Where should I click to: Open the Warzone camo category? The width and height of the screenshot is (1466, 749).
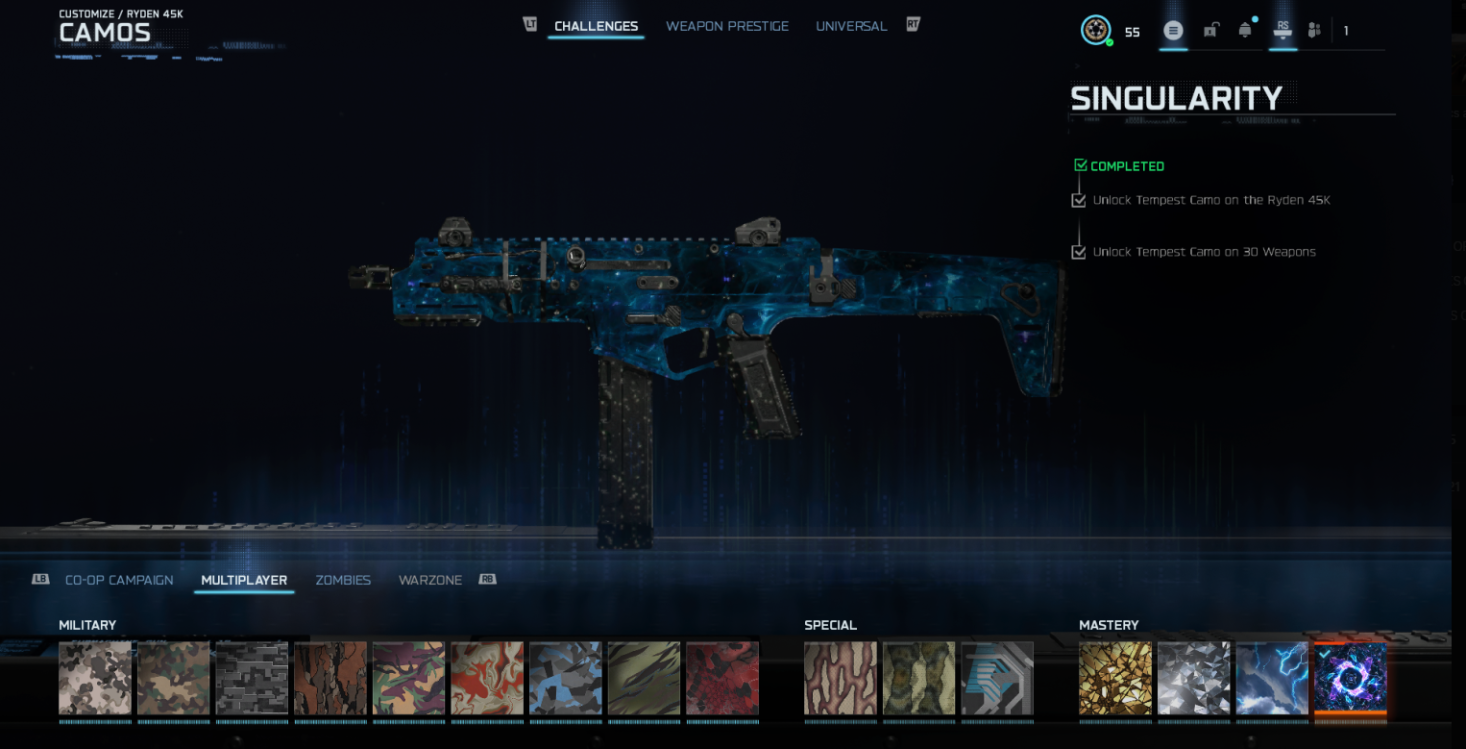430,580
